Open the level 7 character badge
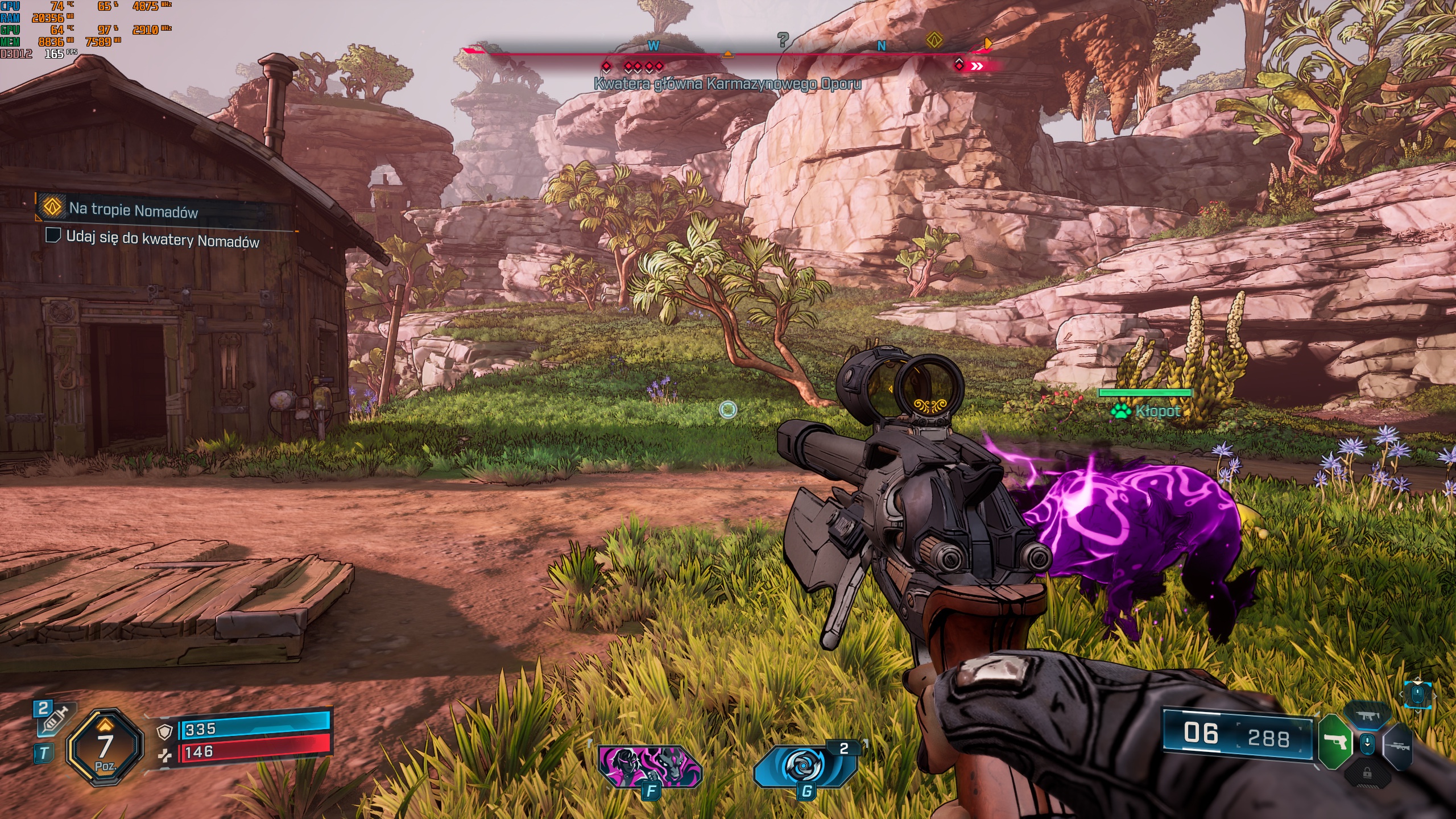 click(x=105, y=747)
